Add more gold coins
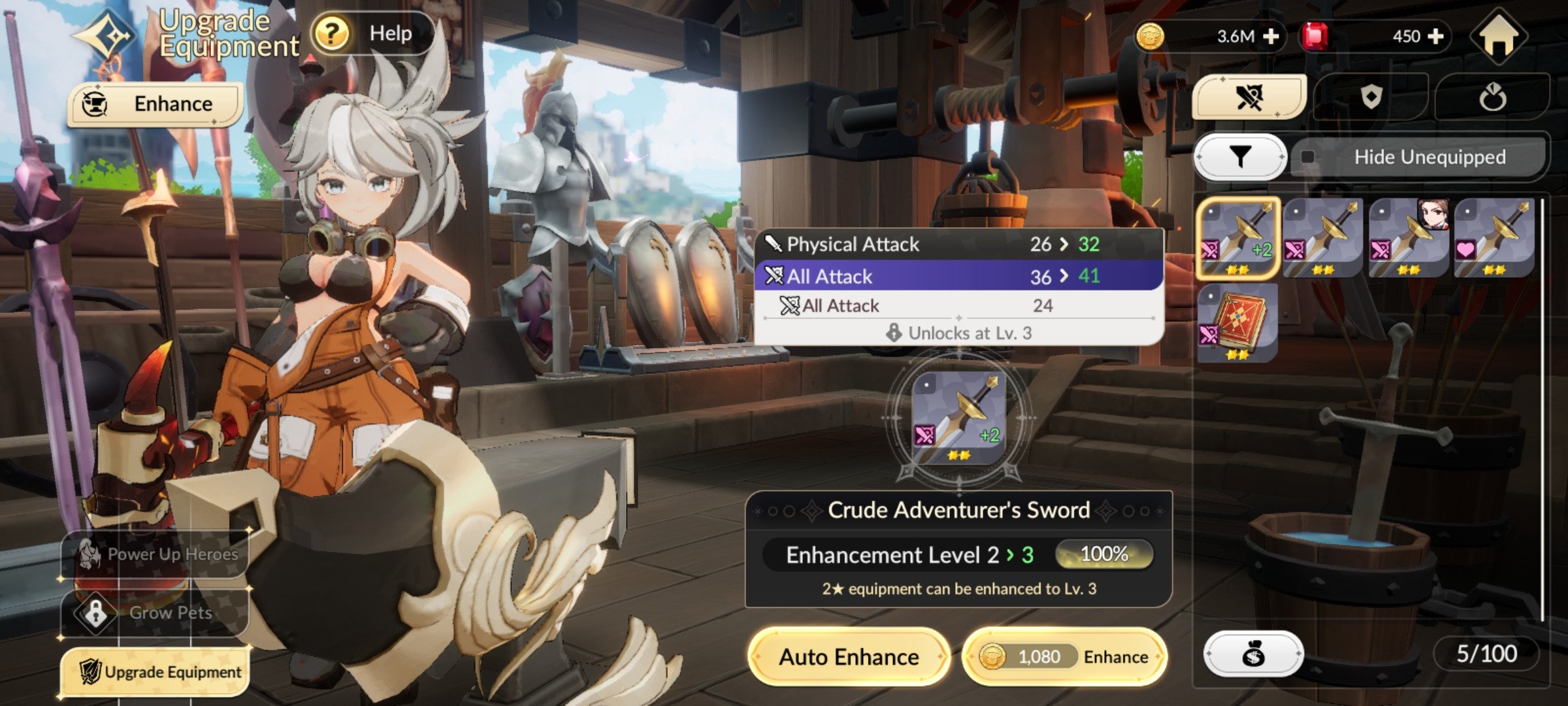The image size is (1568, 706). tap(1271, 37)
